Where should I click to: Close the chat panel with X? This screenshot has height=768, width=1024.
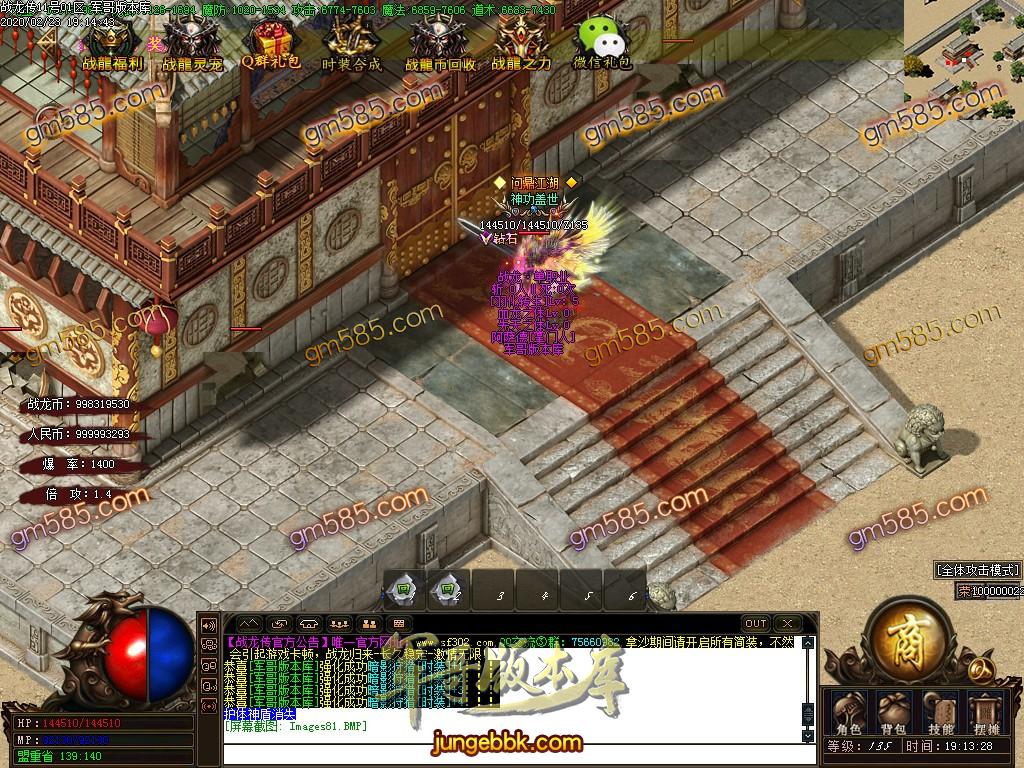point(788,623)
